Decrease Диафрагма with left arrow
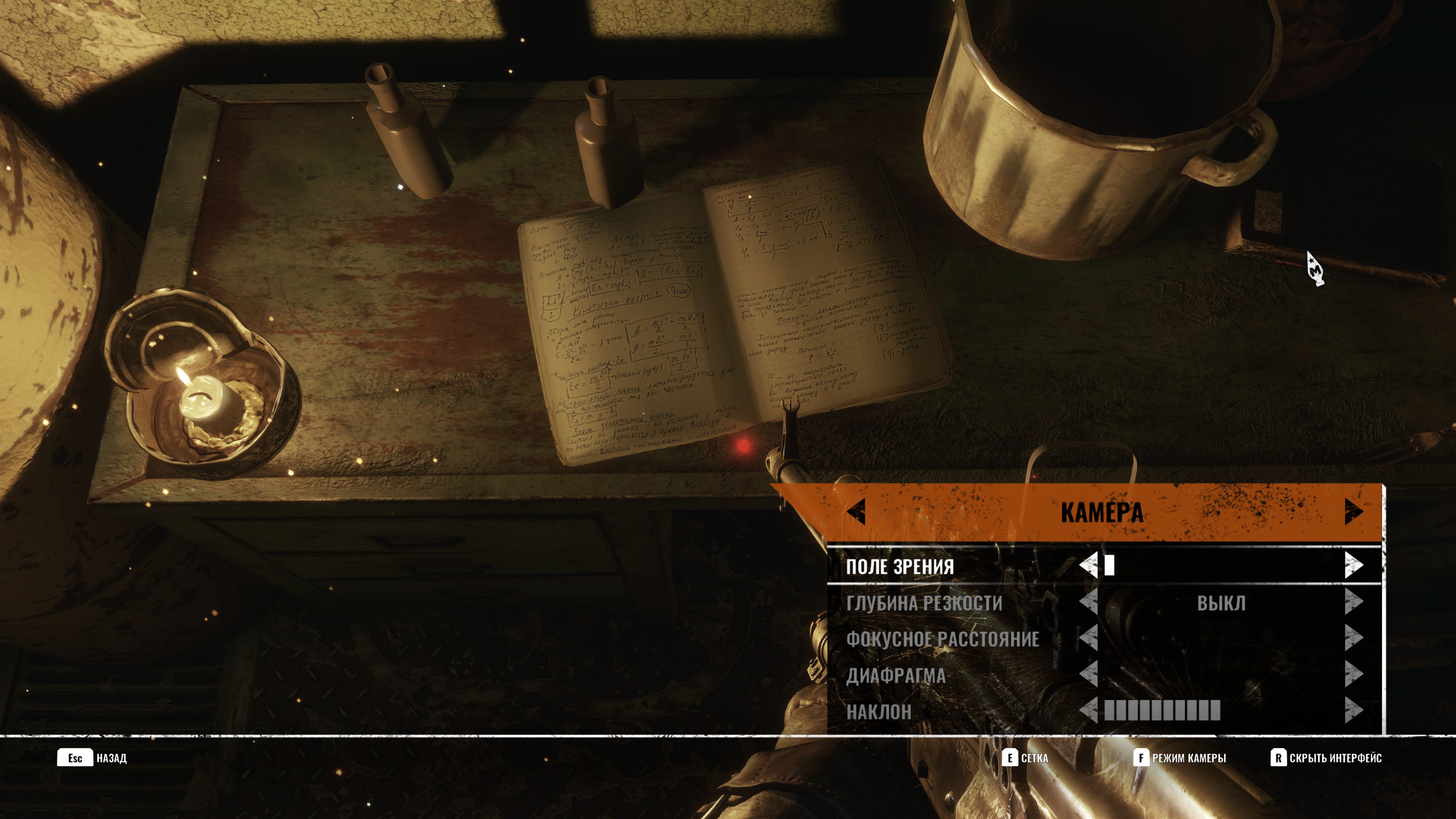This screenshot has height=819, width=1456. click(x=1088, y=674)
